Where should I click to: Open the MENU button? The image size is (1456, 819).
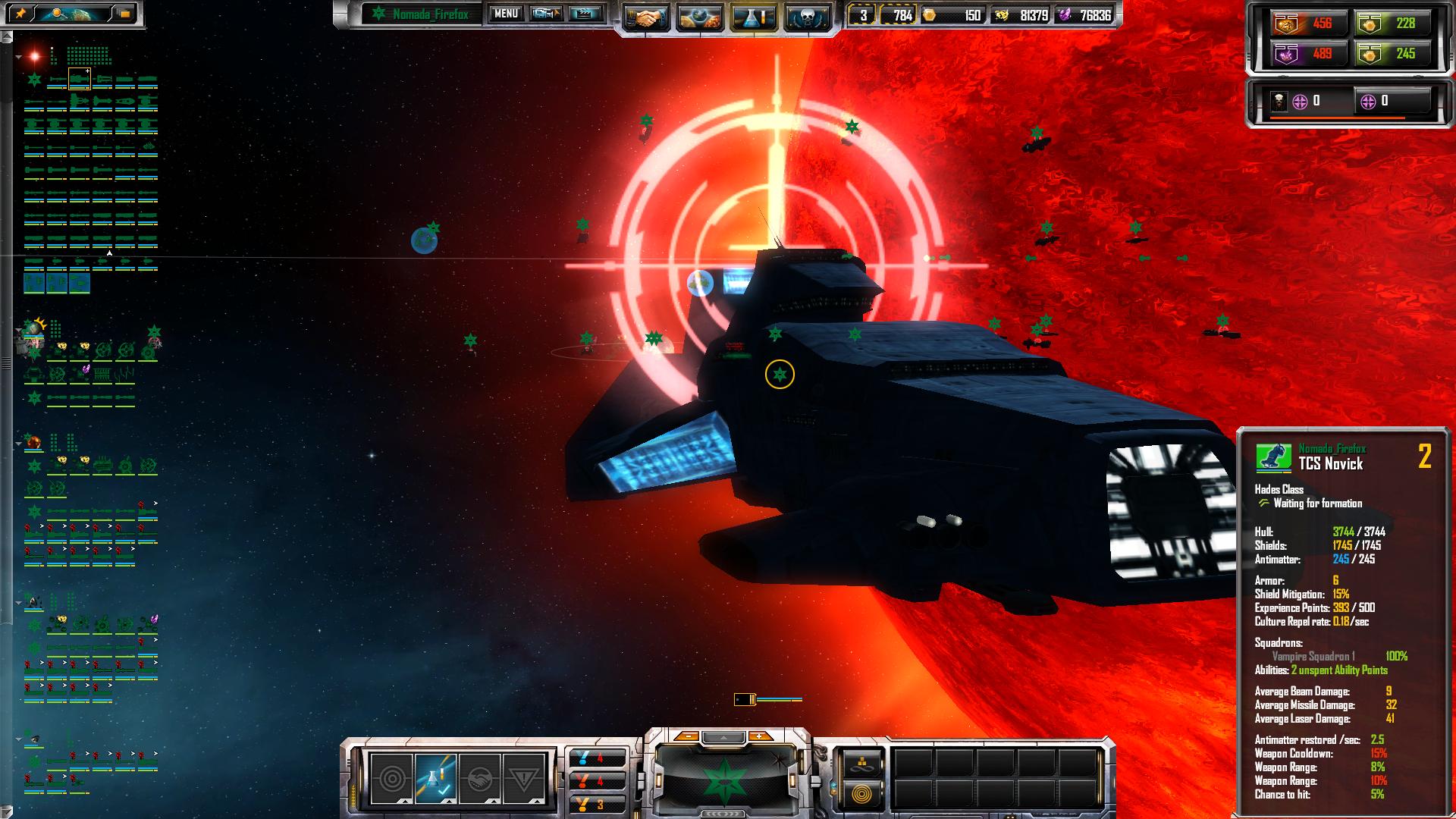tap(506, 14)
